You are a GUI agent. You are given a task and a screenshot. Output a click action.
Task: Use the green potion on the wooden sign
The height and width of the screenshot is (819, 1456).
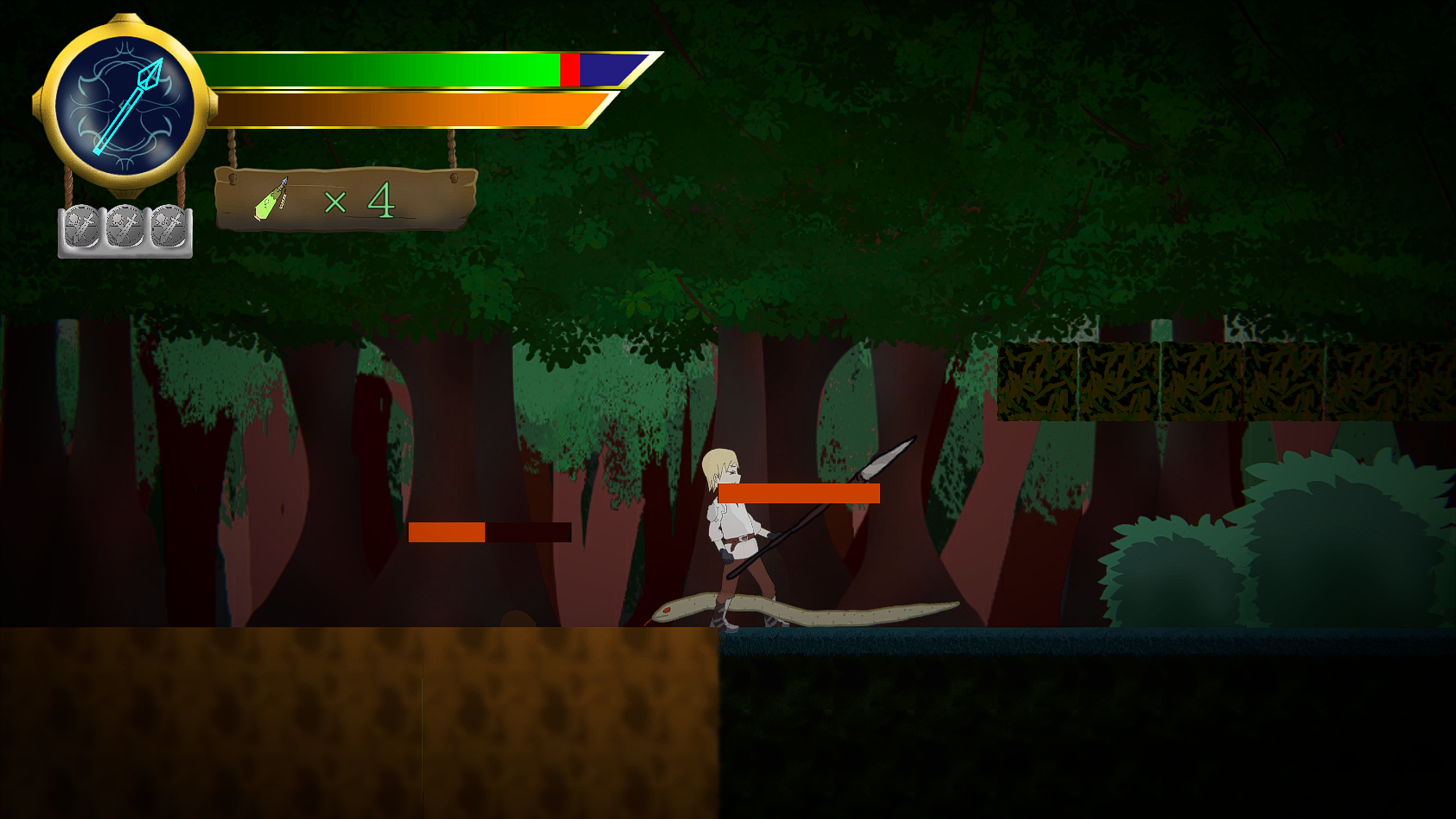click(271, 201)
